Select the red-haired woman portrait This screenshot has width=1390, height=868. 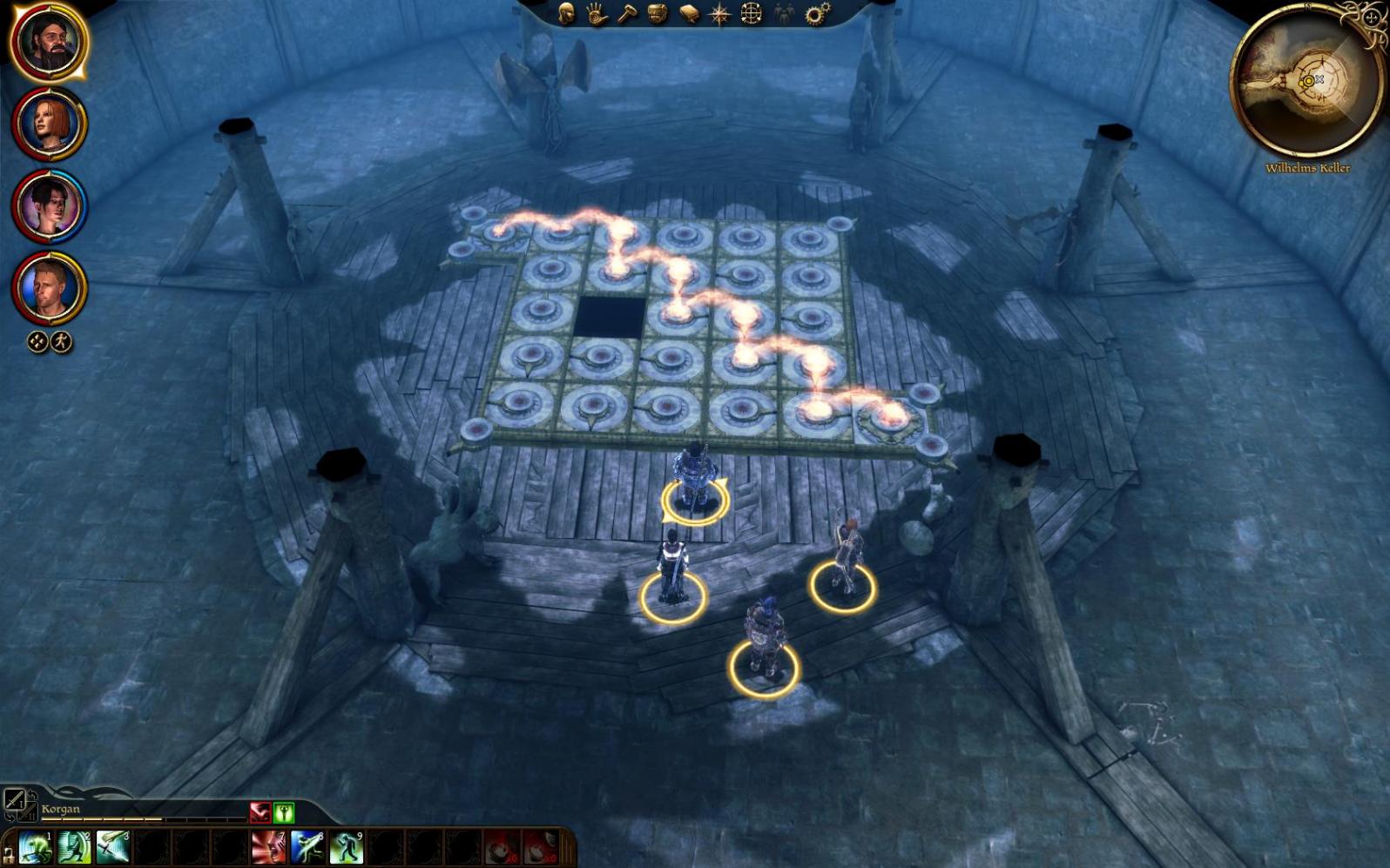[x=49, y=124]
